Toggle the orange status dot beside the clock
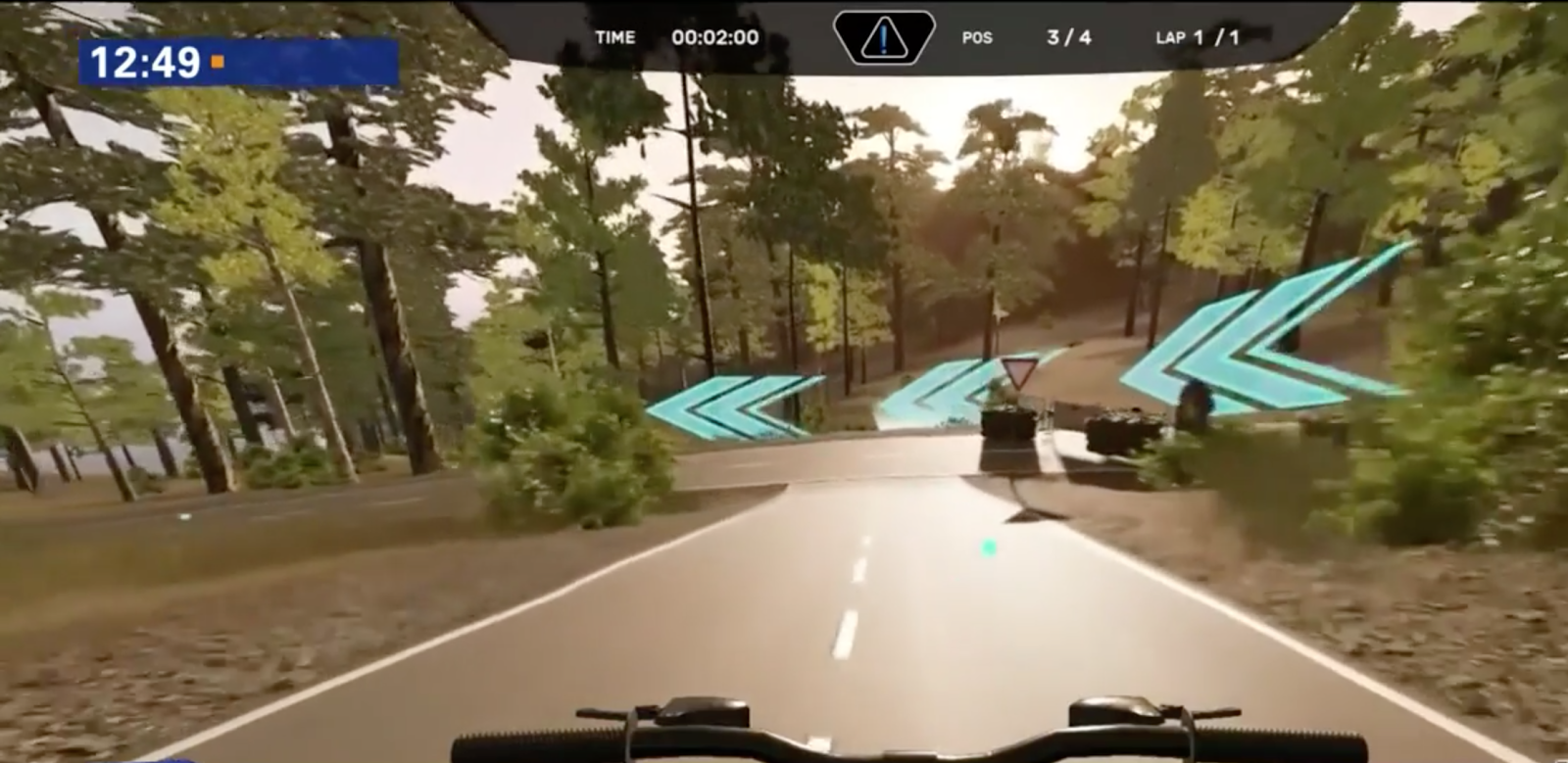The height and width of the screenshot is (763, 1568). pos(218,62)
